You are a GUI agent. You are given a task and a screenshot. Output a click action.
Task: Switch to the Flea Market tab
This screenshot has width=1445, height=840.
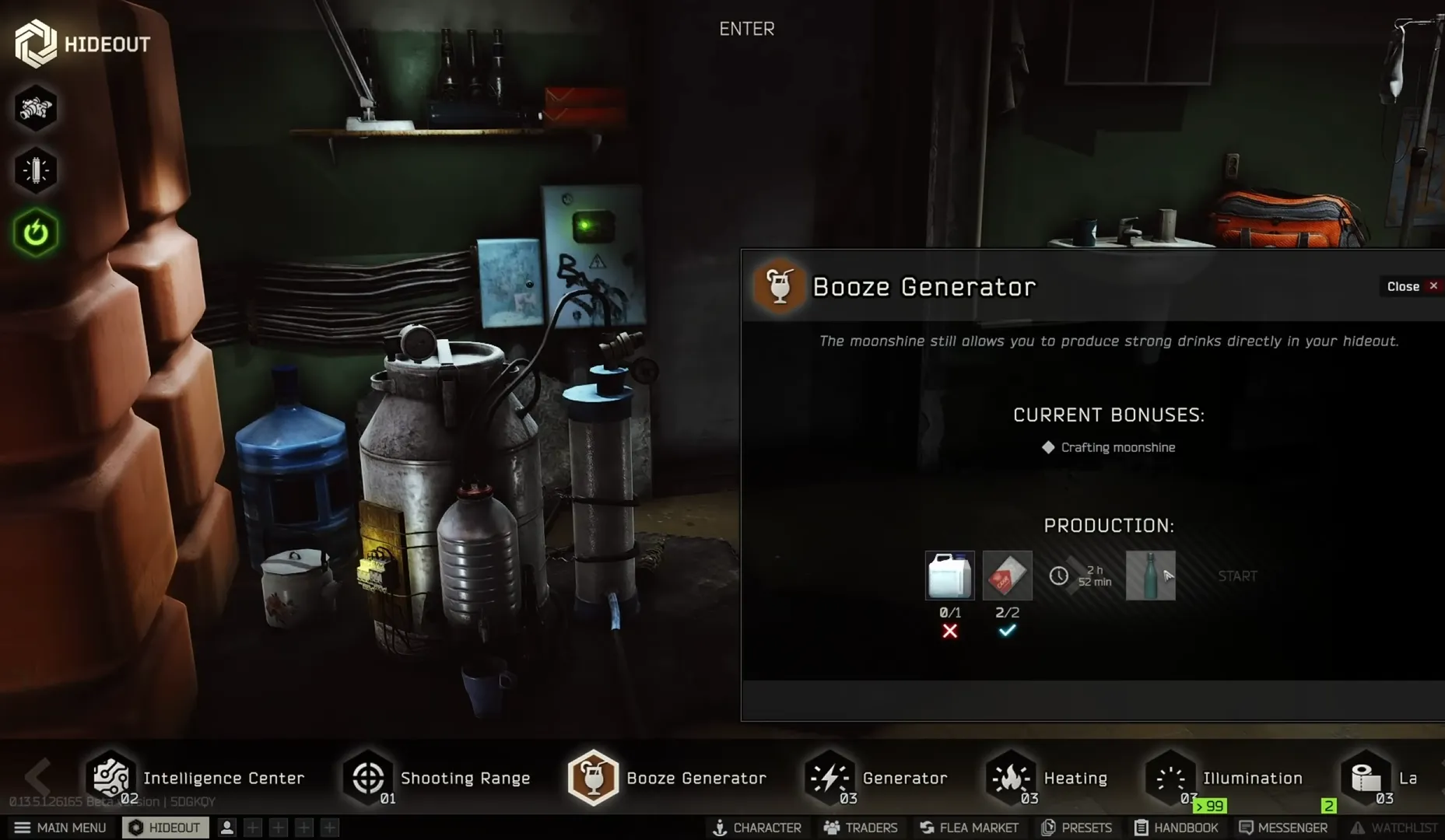pos(970,827)
